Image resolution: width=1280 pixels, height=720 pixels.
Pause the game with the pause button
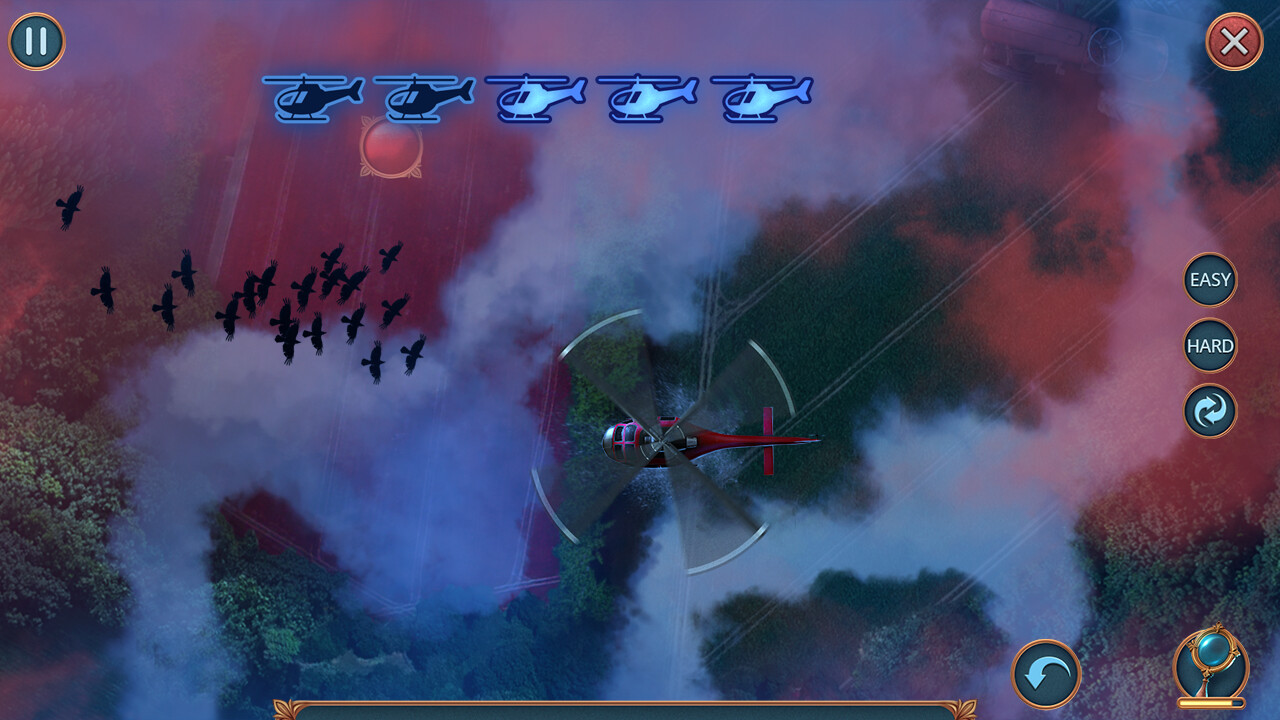37,42
